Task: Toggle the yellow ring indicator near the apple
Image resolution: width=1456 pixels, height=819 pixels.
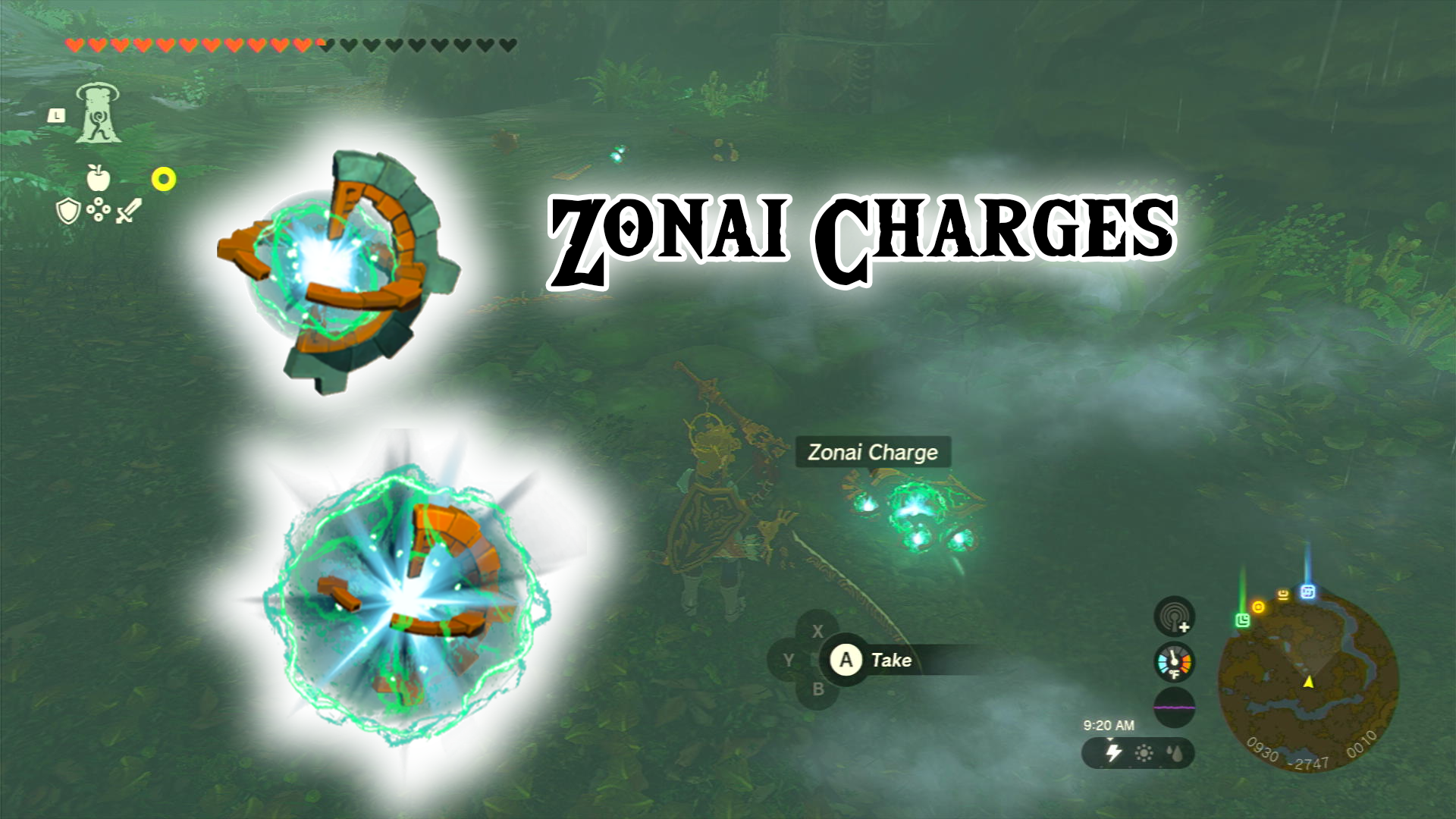Action: (164, 178)
